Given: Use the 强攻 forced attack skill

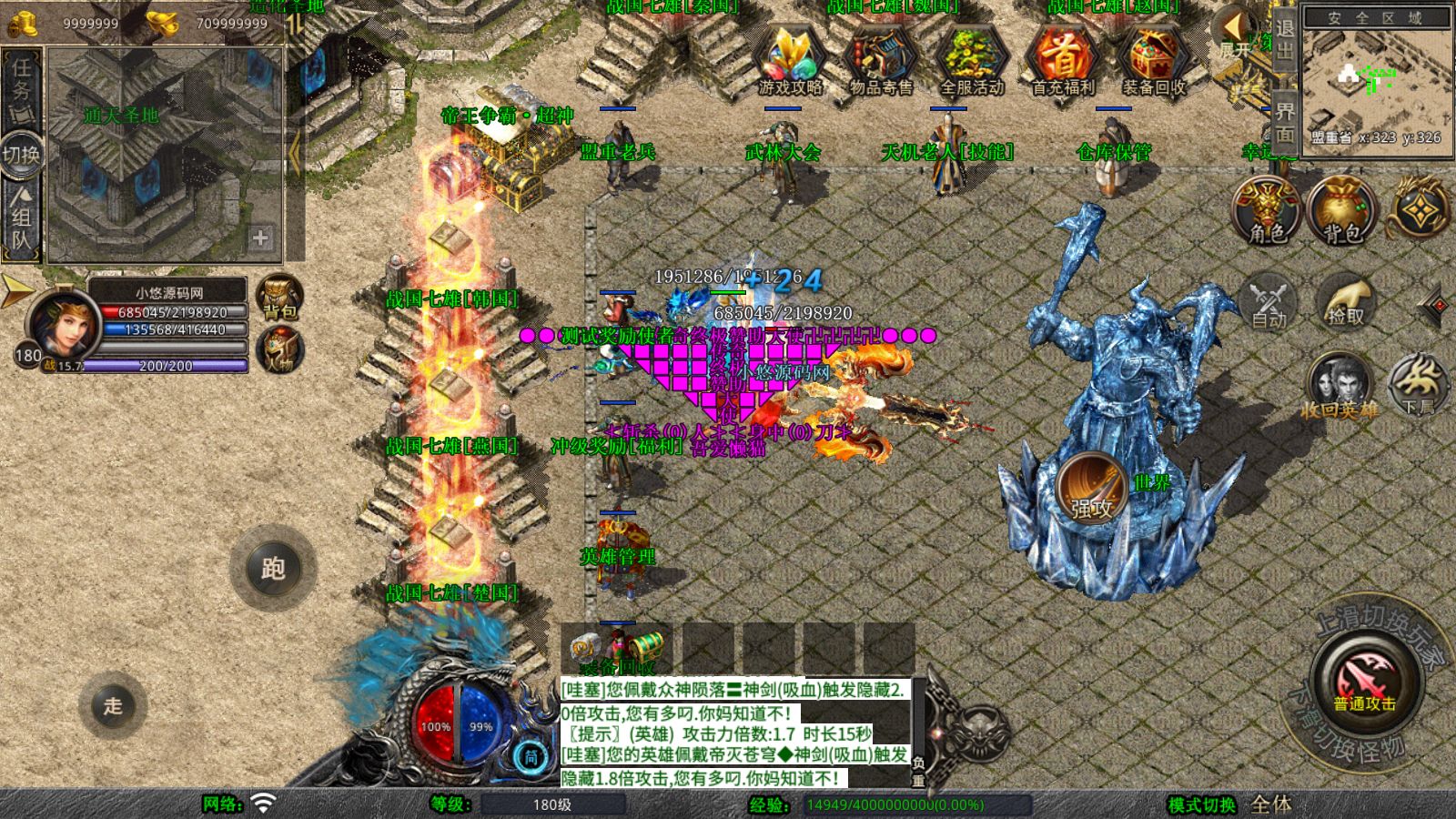Looking at the screenshot, I should coord(1091,487).
